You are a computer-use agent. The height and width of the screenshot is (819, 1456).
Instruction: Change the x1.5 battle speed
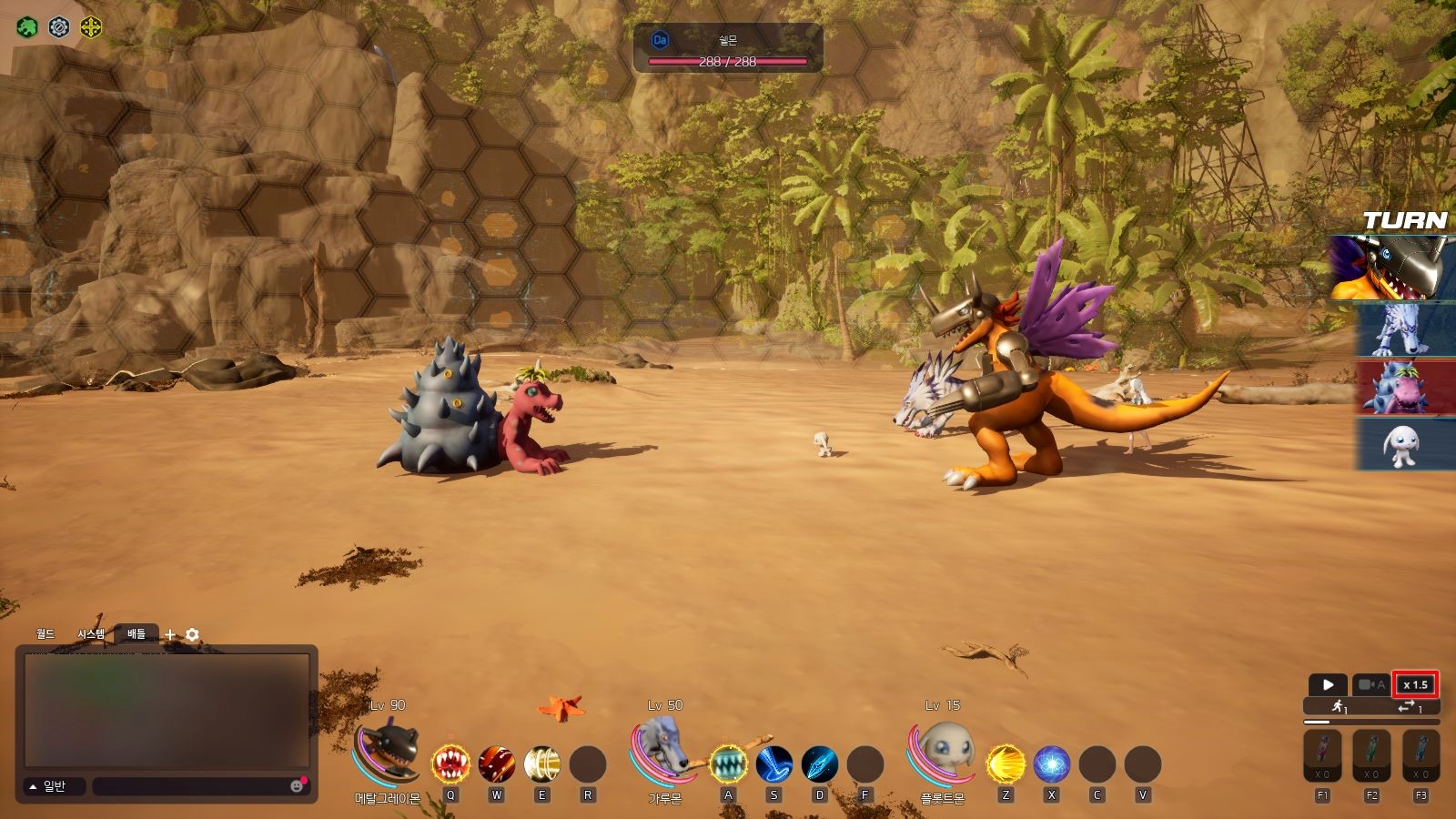tap(1416, 684)
